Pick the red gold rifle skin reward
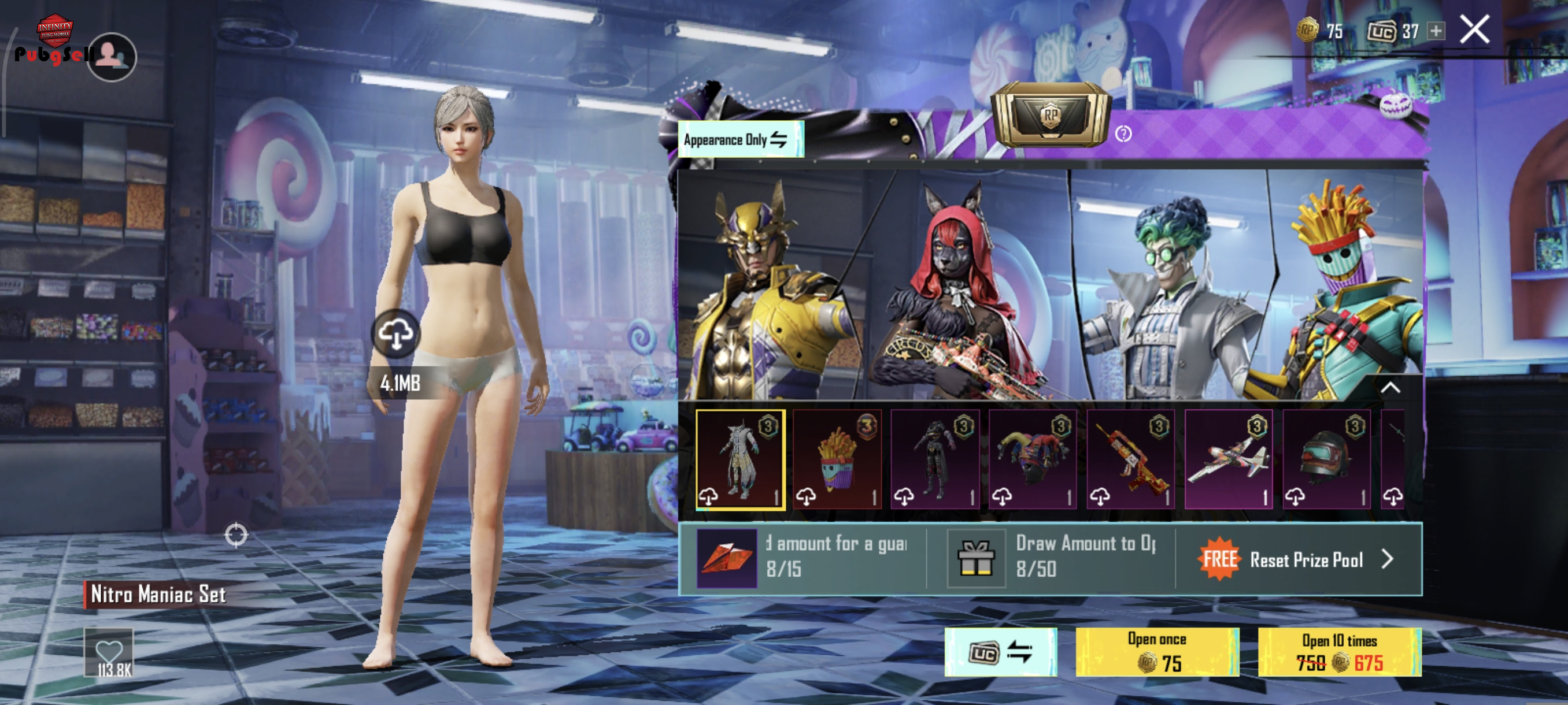The width and height of the screenshot is (1568, 705). click(x=1130, y=459)
